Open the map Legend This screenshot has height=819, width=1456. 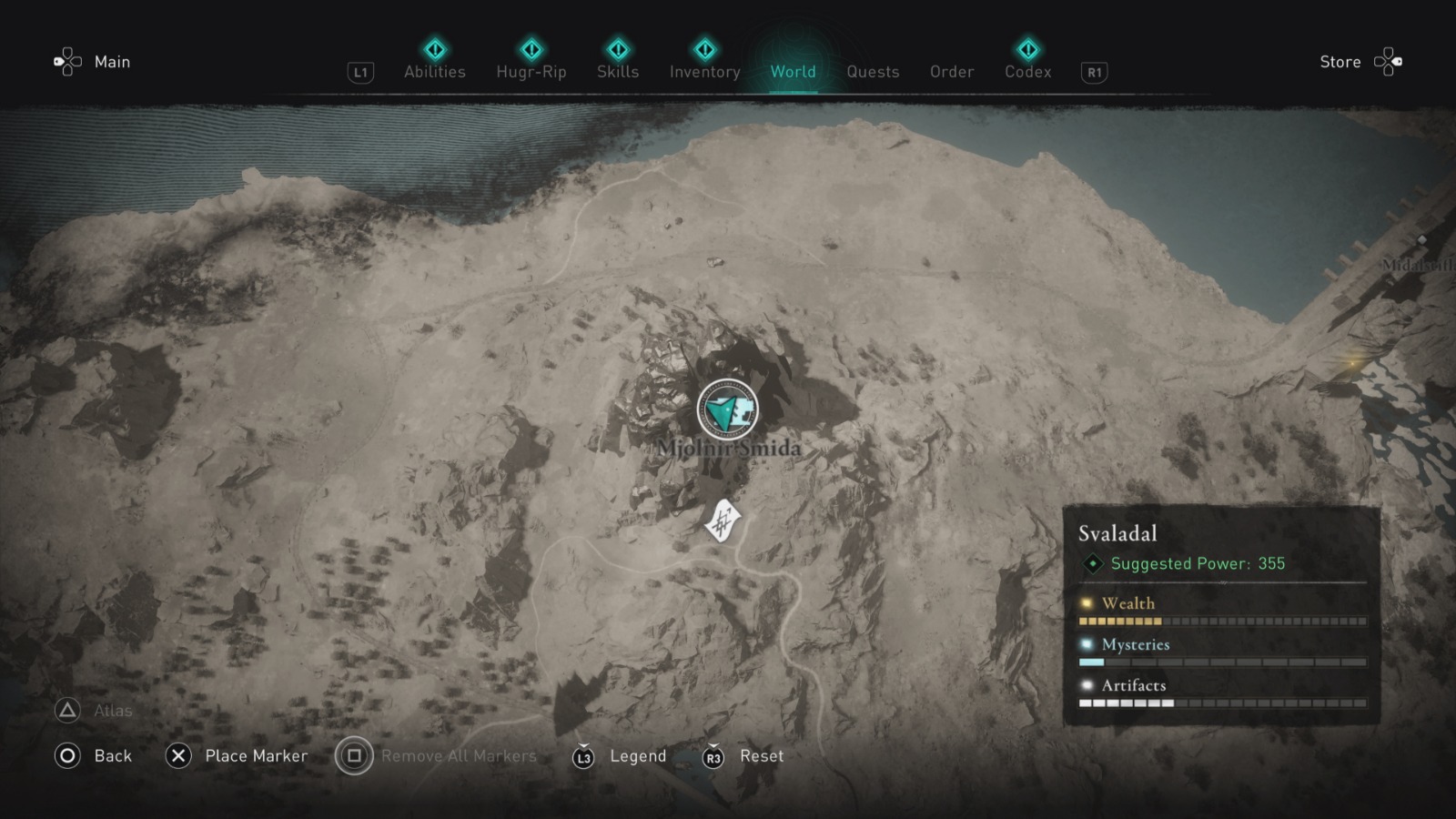pos(637,755)
